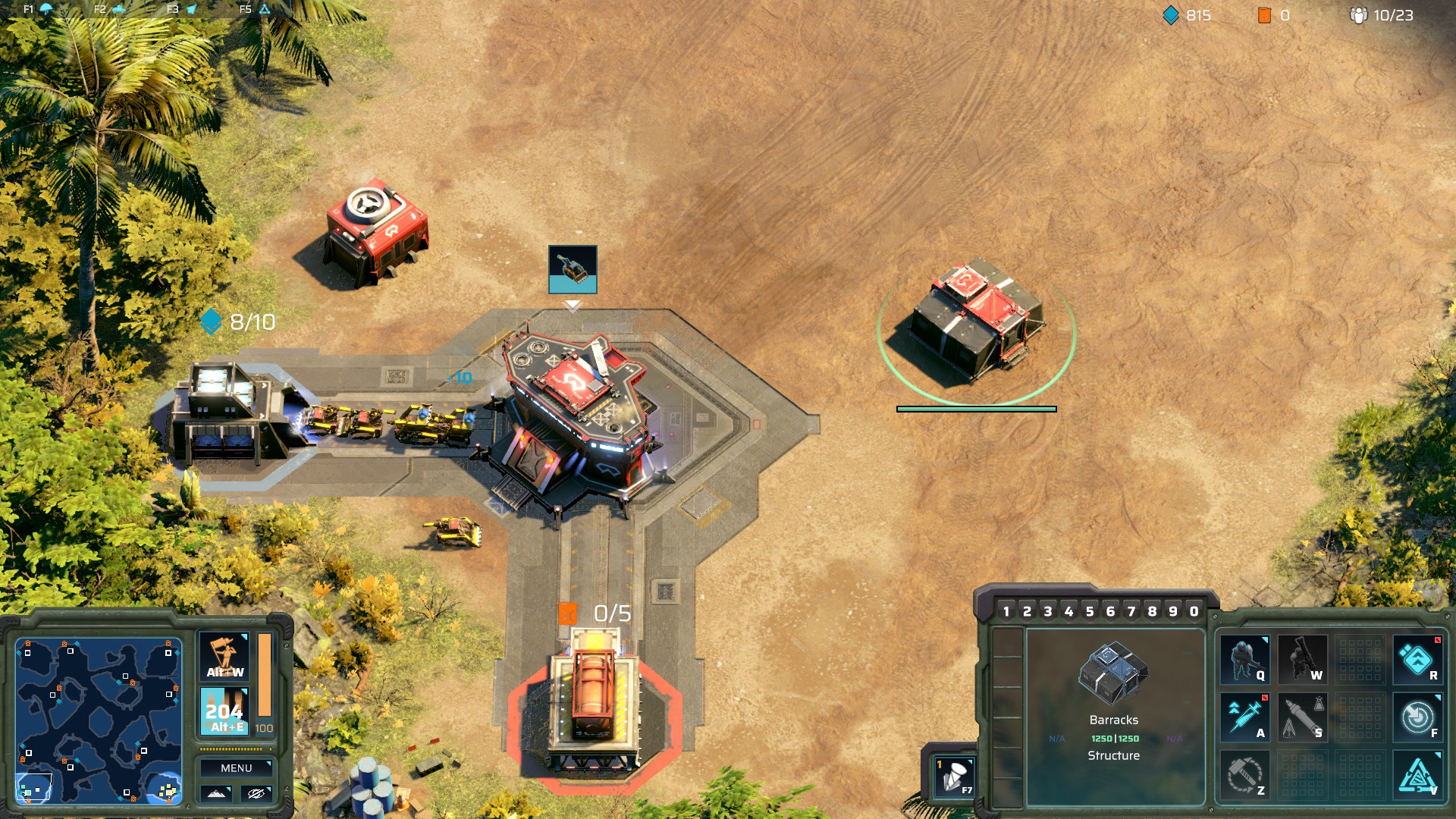Open the MENU button
Screen dimensions: 1456x819
point(236,768)
